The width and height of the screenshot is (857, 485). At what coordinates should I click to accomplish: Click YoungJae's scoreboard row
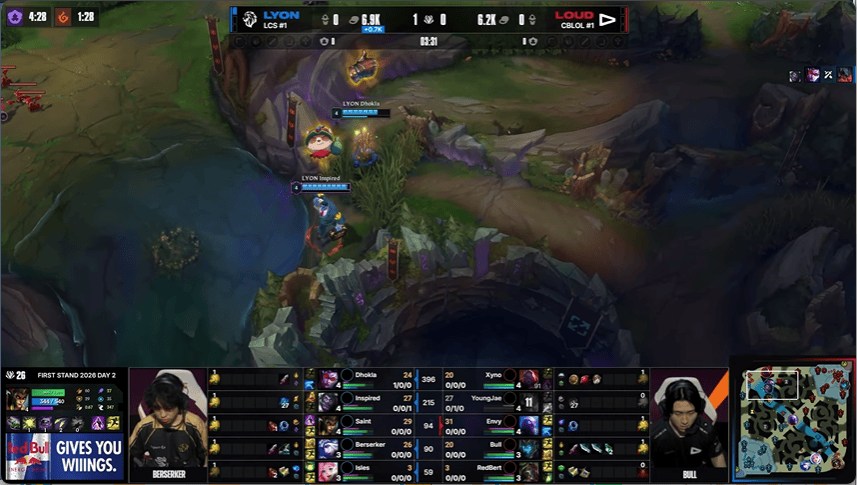[x=490, y=402]
